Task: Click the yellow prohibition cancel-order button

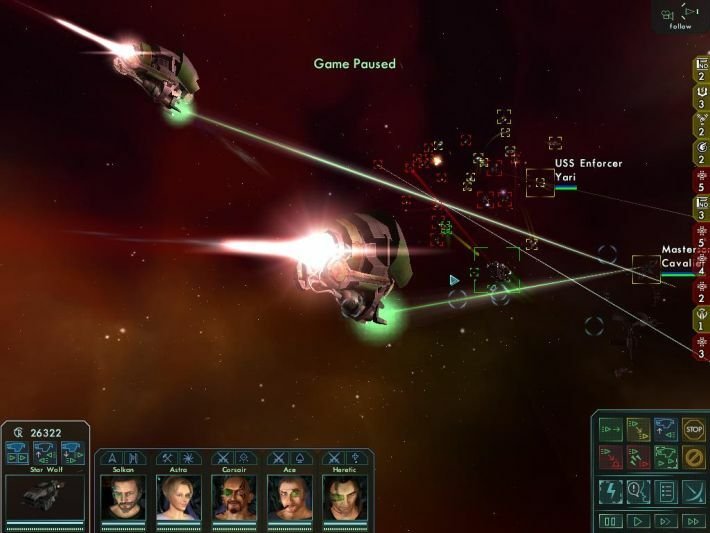Action: [x=693, y=458]
